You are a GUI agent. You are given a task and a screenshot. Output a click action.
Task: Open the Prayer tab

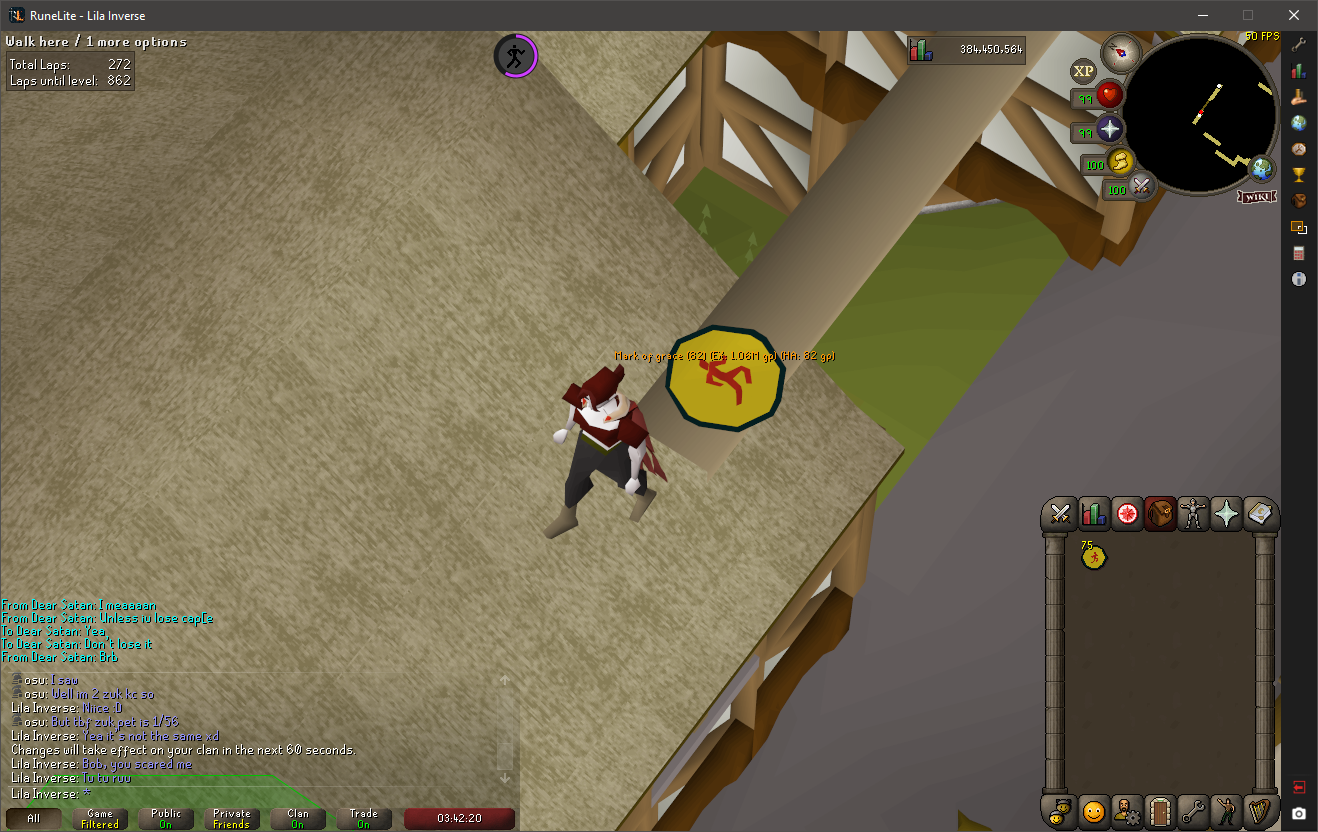[1226, 514]
